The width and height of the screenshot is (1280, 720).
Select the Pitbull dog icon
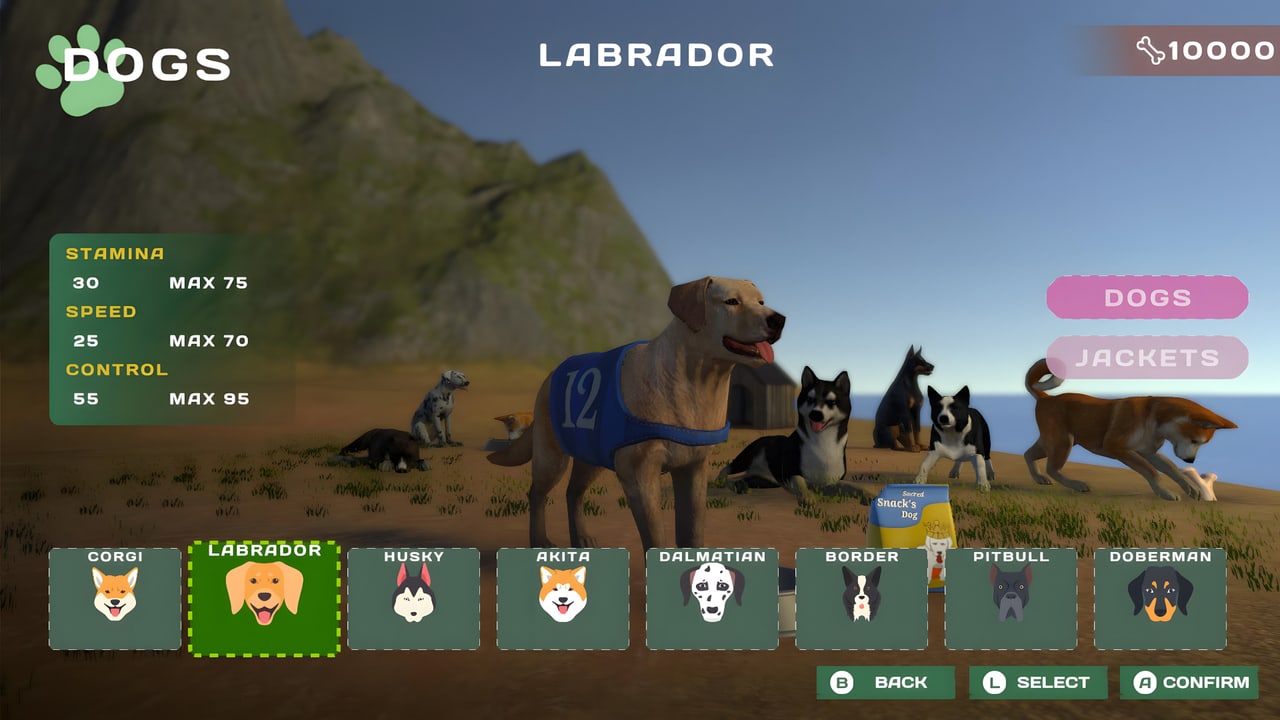pyautogui.click(x=1010, y=598)
